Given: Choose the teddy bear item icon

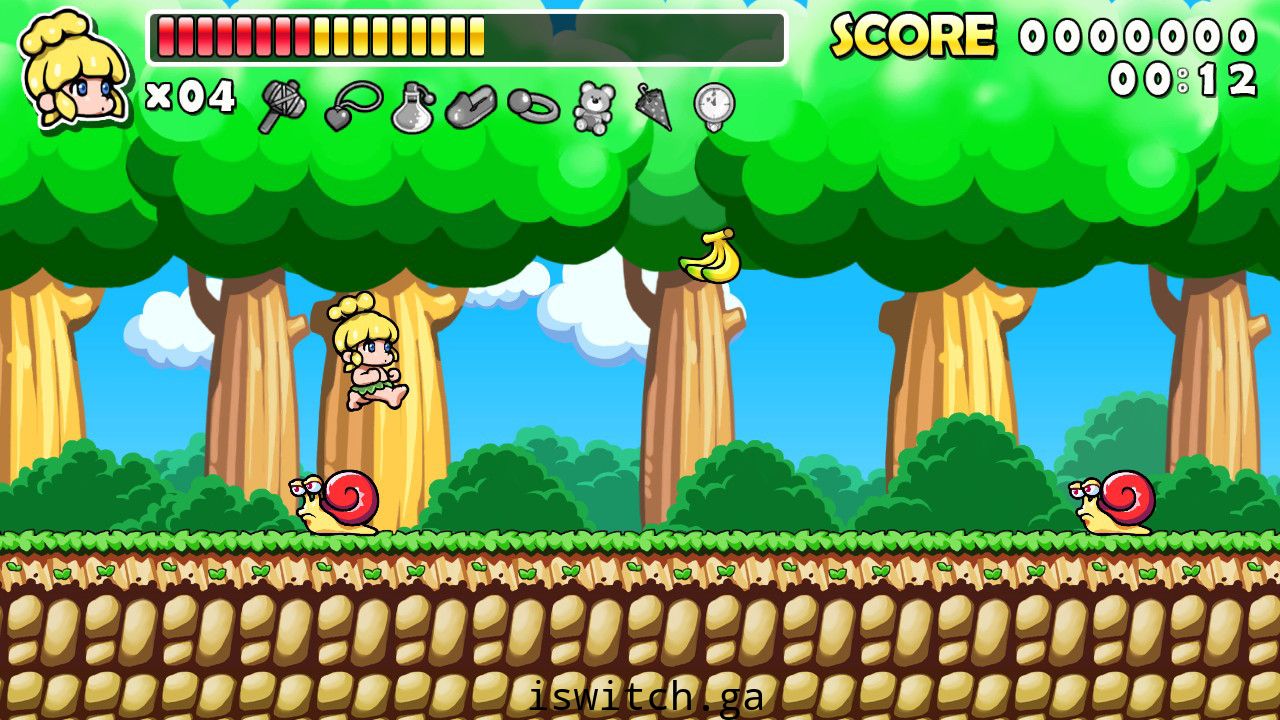Looking at the screenshot, I should point(594,107).
